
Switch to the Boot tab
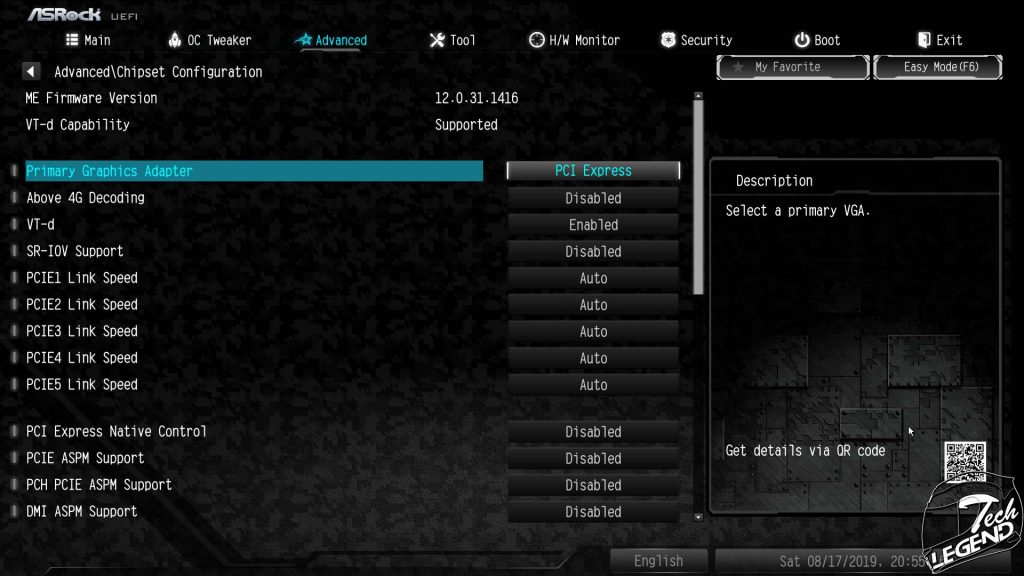[817, 40]
